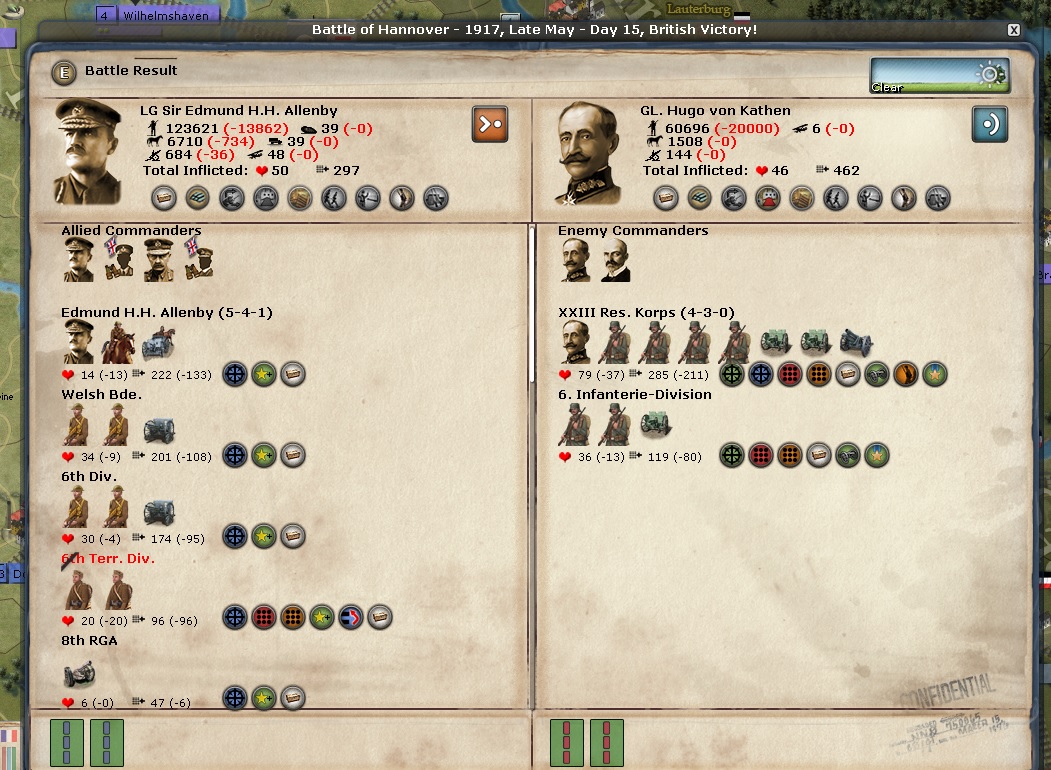The width and height of the screenshot is (1051, 770).
Task: Choose the first Allied Commanders portrait
Action: pos(79,260)
